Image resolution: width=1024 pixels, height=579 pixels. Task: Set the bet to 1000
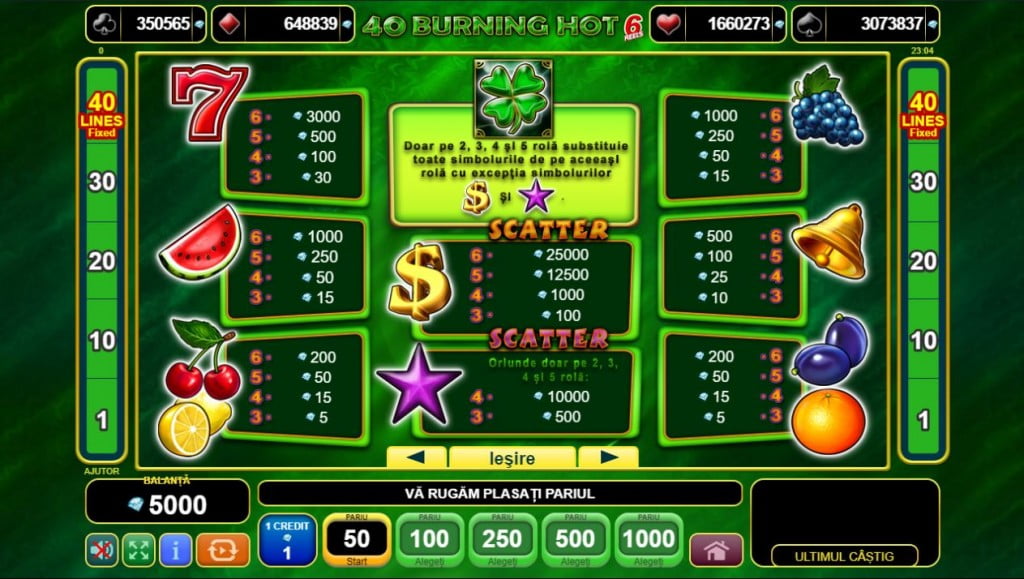point(647,540)
